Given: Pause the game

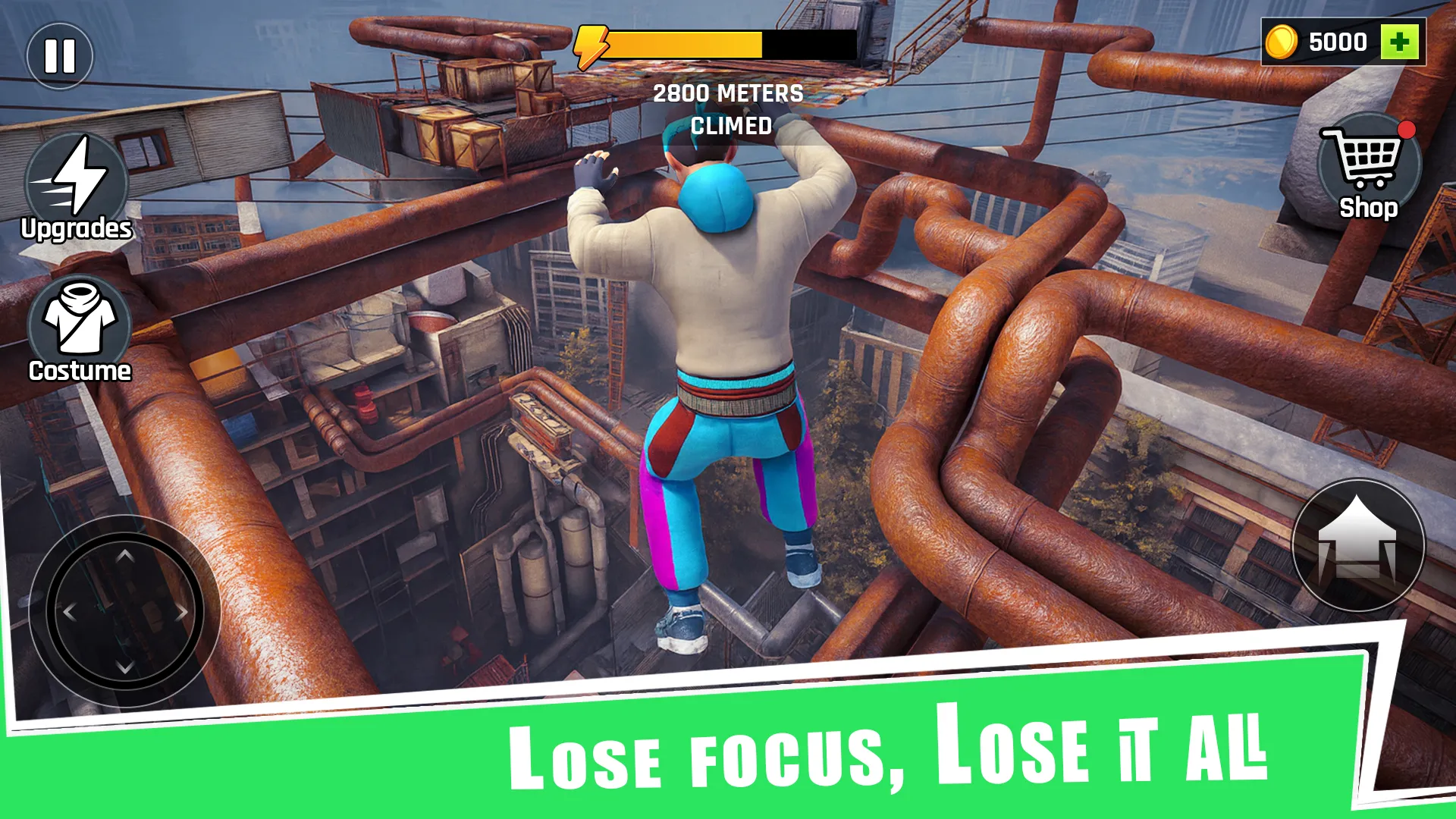Looking at the screenshot, I should click(x=60, y=54).
